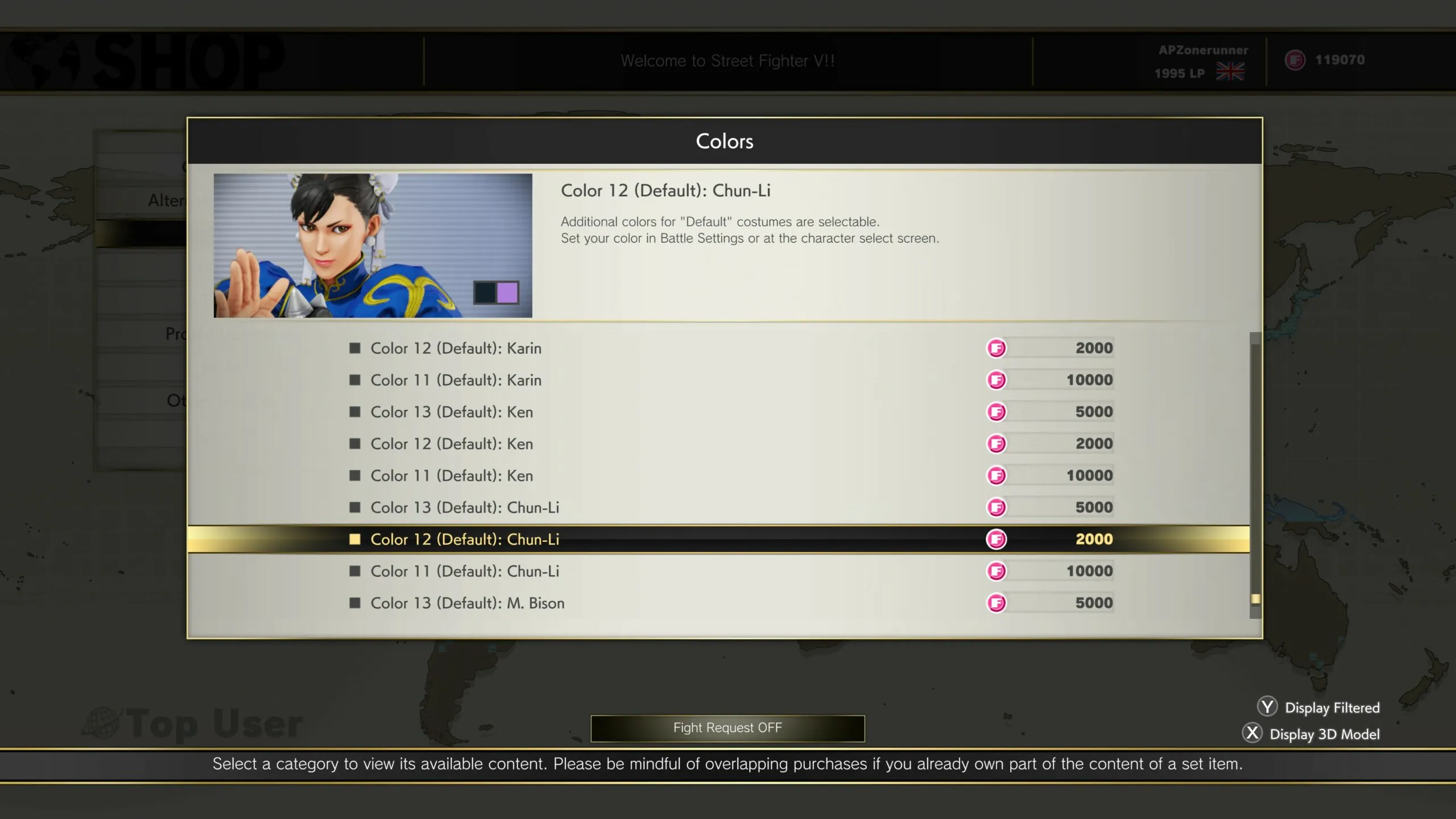This screenshot has height=819, width=1456.
Task: Click the Fight Money coin beside Color 13 M. Bison
Action: 996,603
